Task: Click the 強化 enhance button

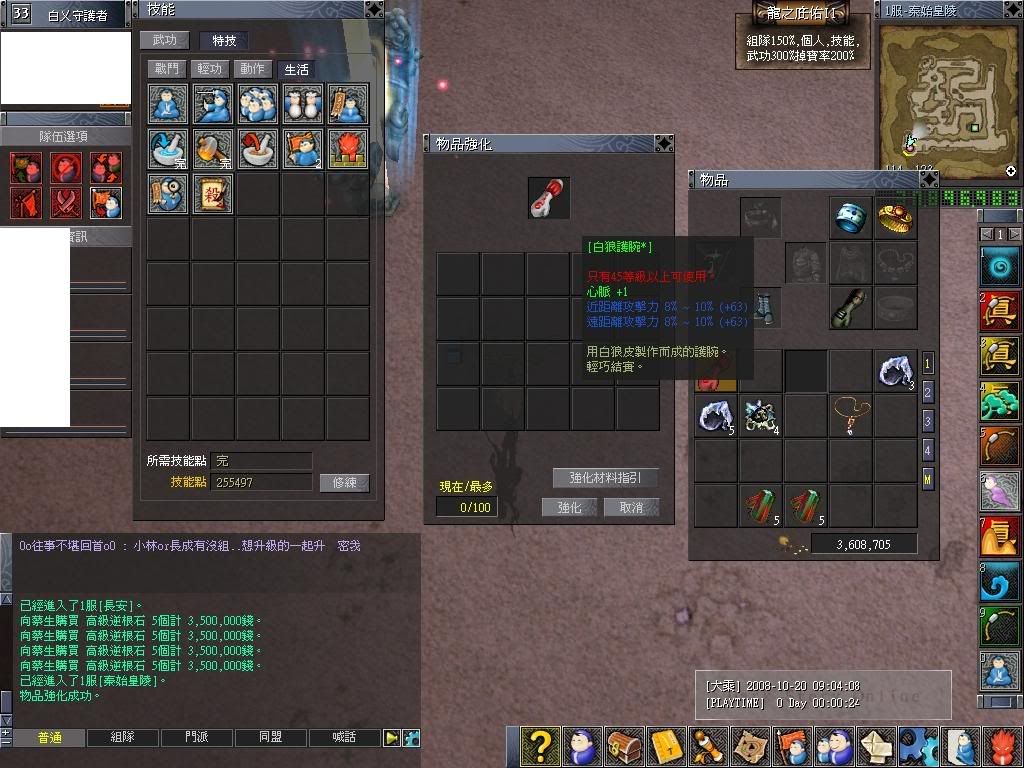Action: (x=569, y=507)
